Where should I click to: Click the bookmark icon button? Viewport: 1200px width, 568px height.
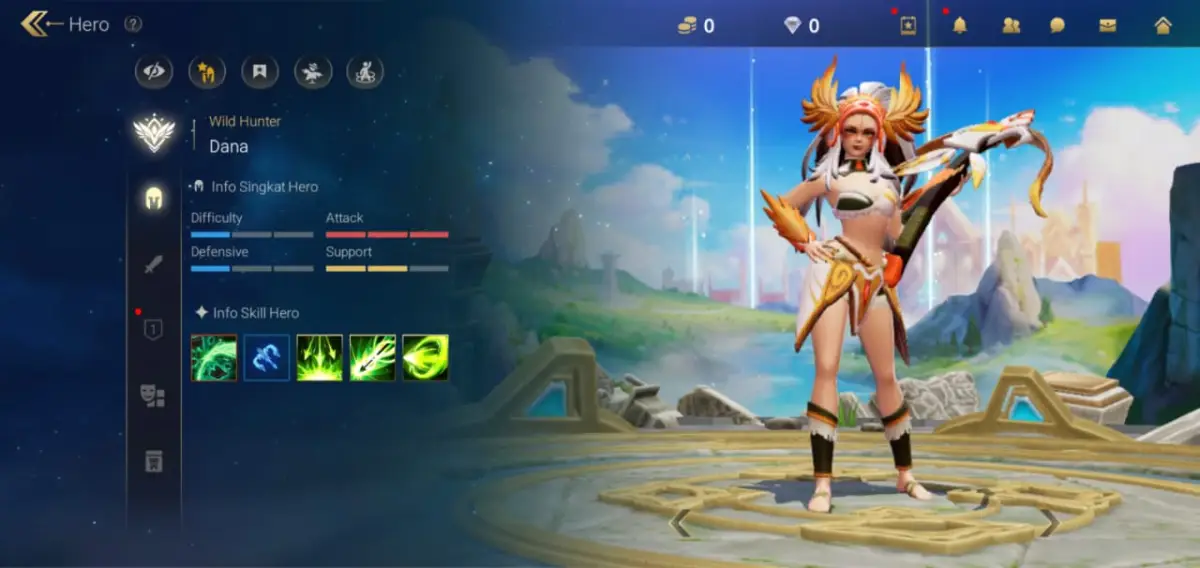pyautogui.click(x=260, y=71)
